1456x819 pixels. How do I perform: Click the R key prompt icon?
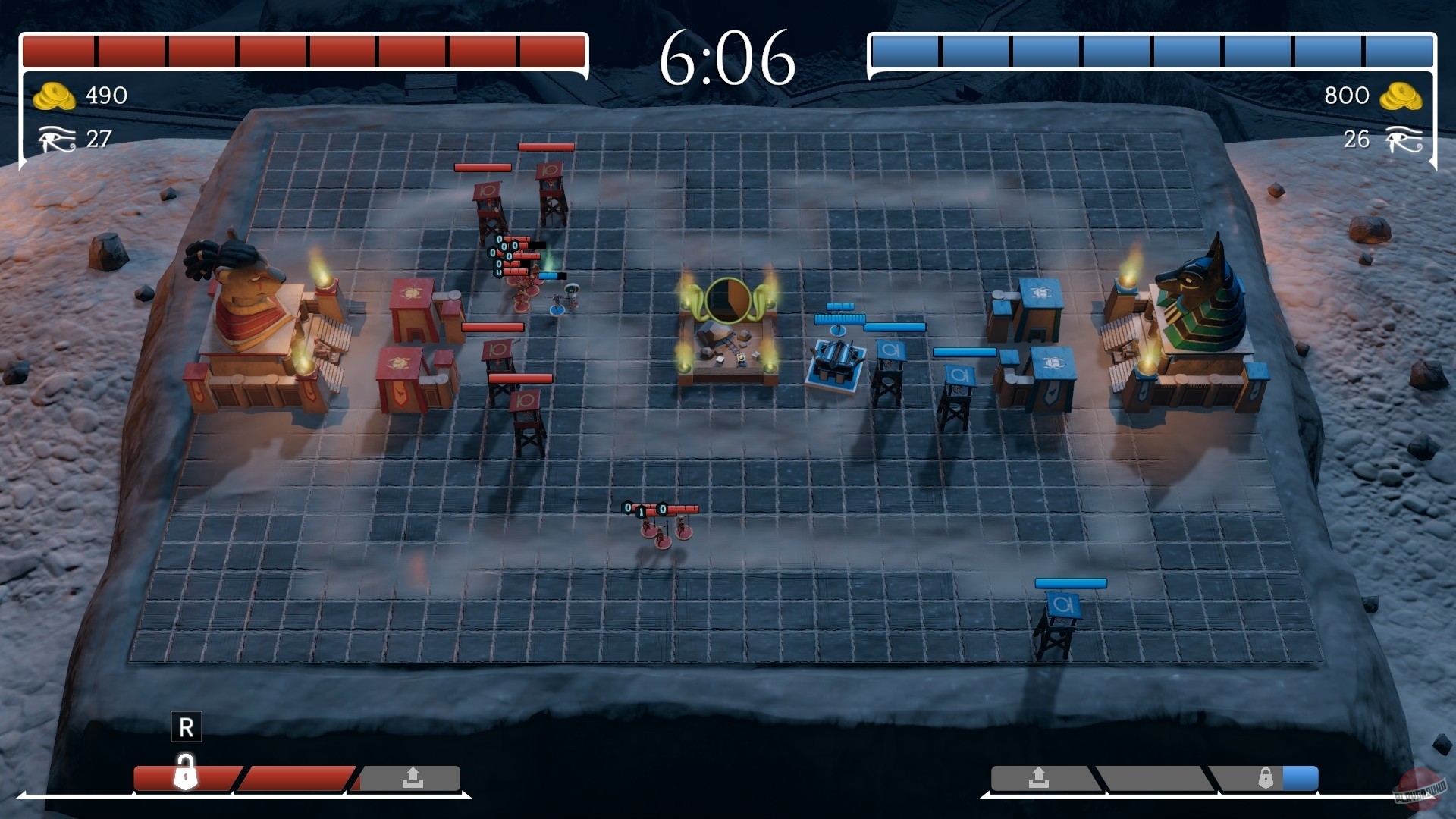pyautogui.click(x=186, y=727)
